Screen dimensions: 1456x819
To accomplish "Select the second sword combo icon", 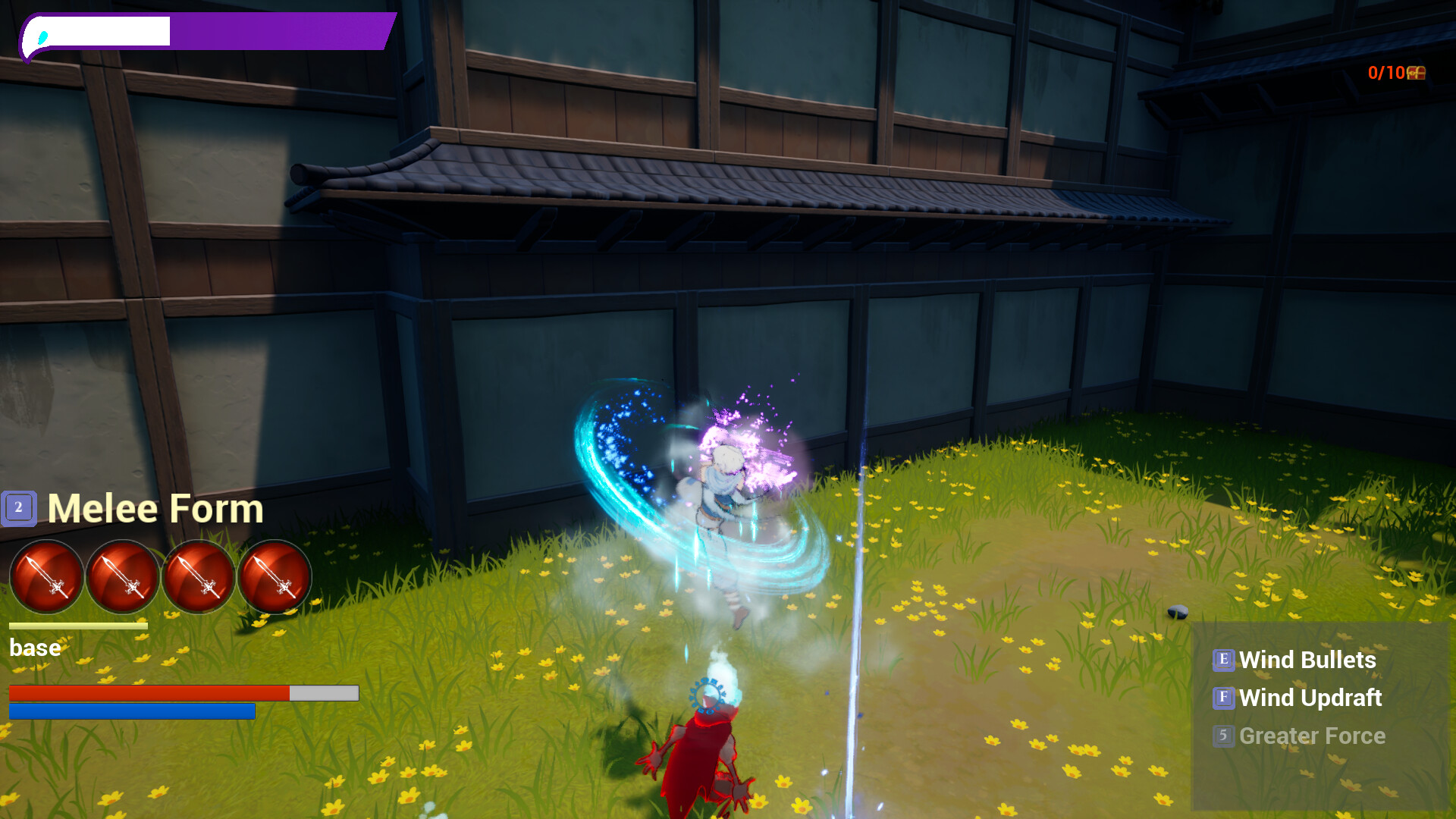I will 123,578.
